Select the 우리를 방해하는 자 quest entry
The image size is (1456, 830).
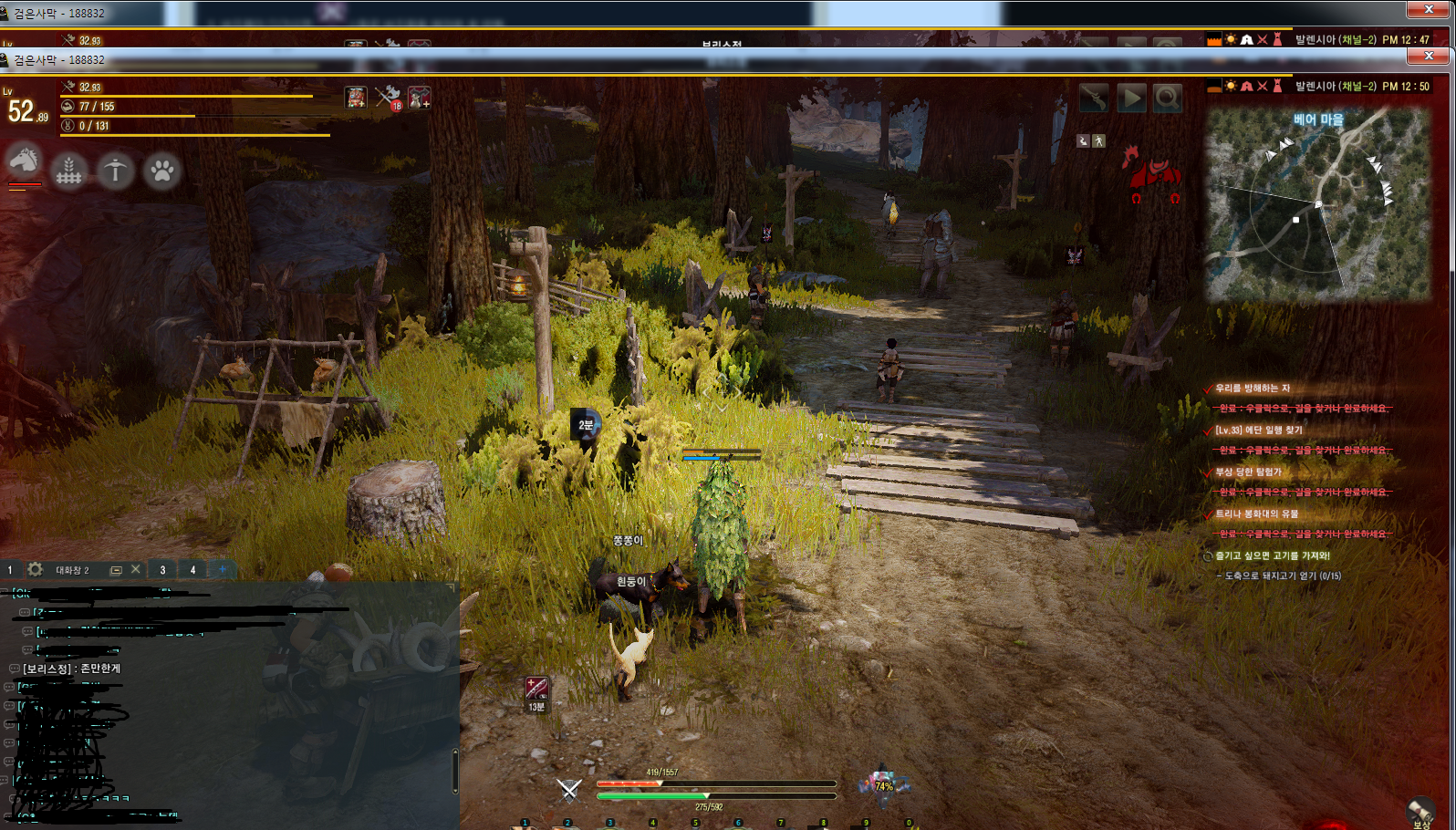pyautogui.click(x=1253, y=388)
